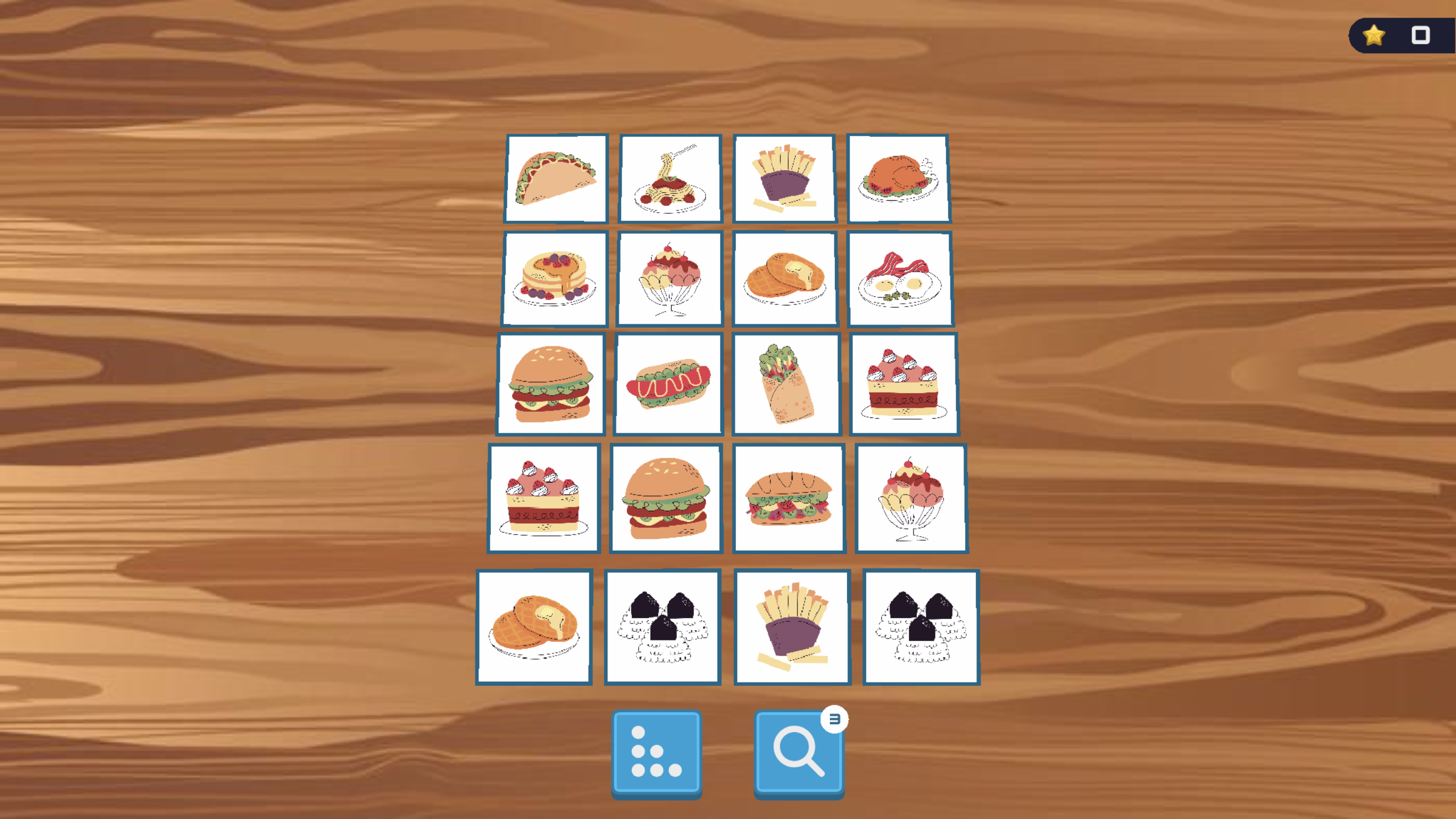Click the square window icon top right
This screenshot has height=819, width=1456.
point(1420,36)
